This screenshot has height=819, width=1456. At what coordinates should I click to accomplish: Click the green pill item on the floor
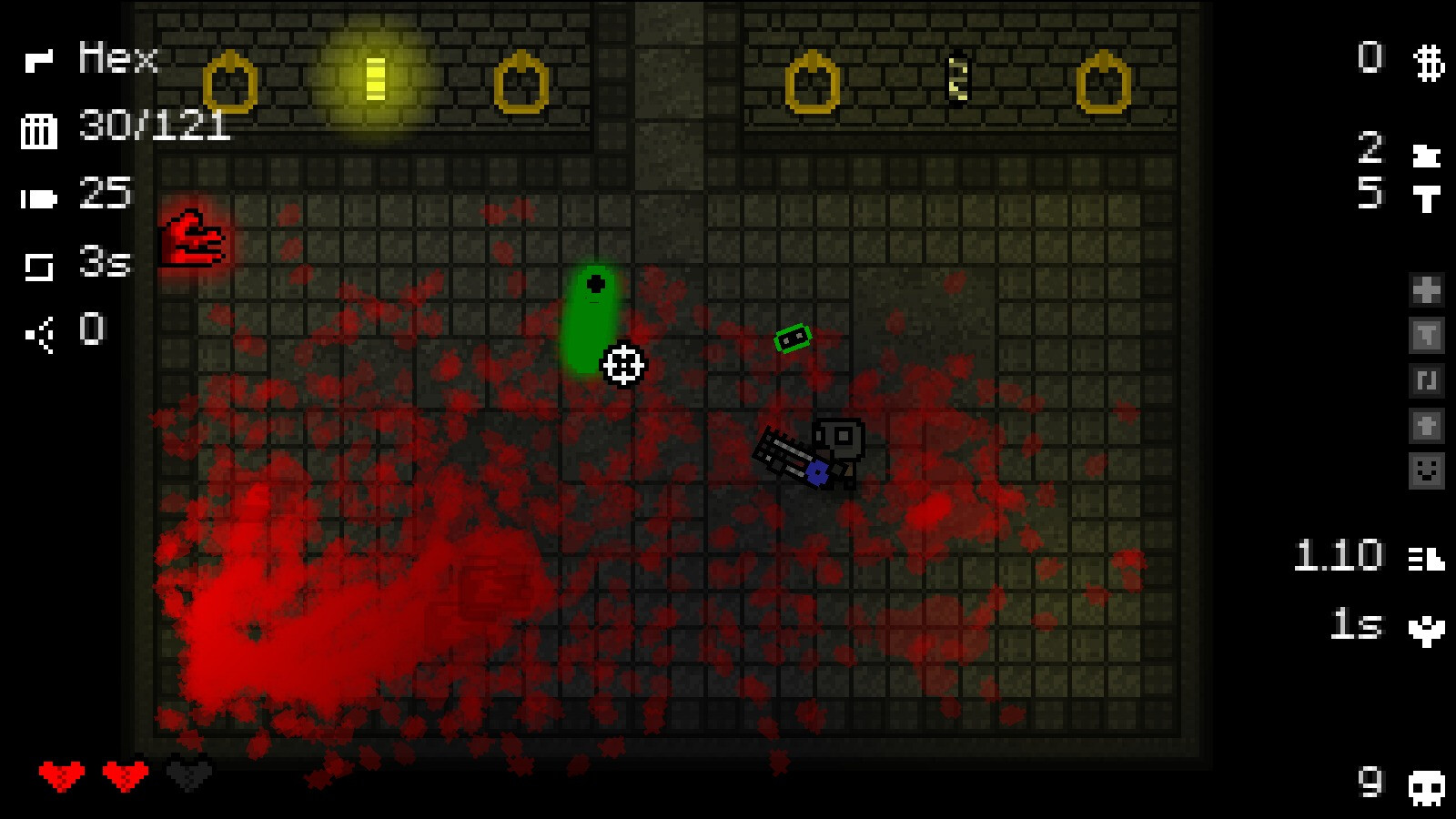[593, 318]
